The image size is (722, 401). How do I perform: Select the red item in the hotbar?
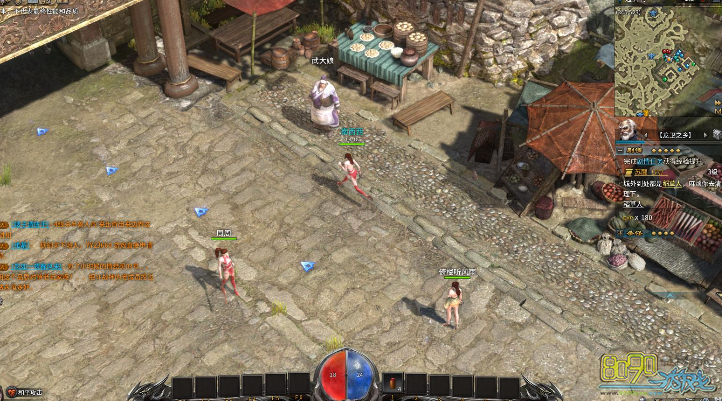pos(394,383)
